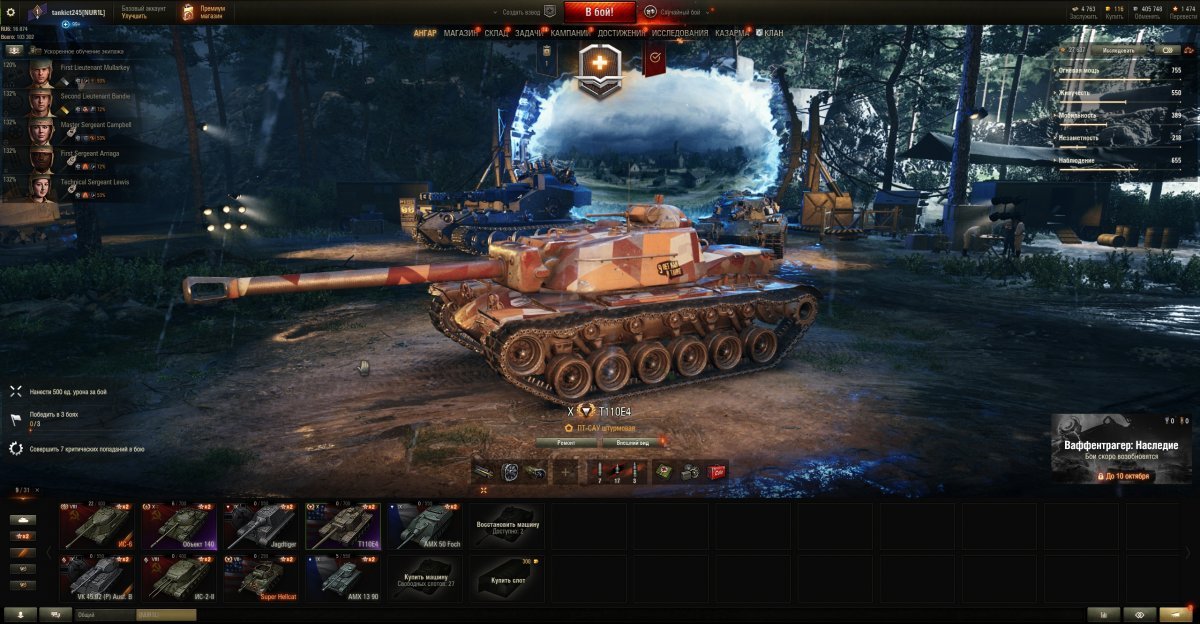Viewport: 1200px width, 624px height.
Task: Select the empty plus equipment slot
Action: 566,471
